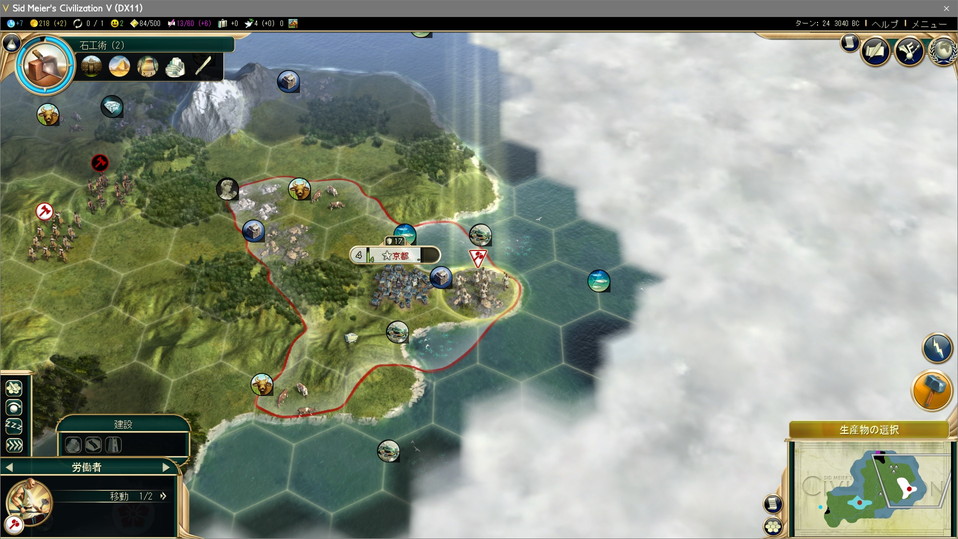Open the 京都 city banner
The height and width of the screenshot is (539, 958).
395,255
